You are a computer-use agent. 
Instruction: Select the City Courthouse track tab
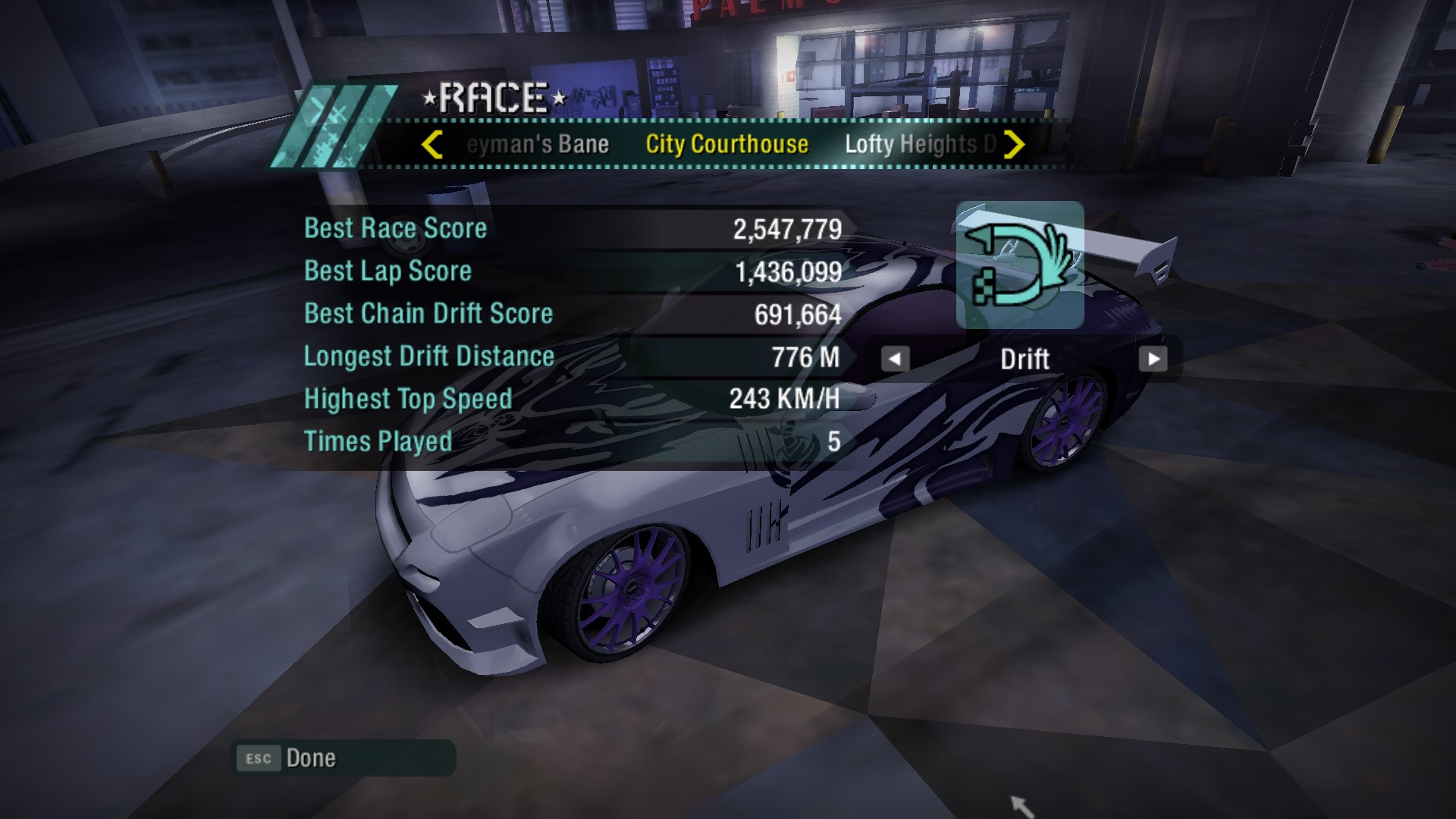click(x=726, y=144)
